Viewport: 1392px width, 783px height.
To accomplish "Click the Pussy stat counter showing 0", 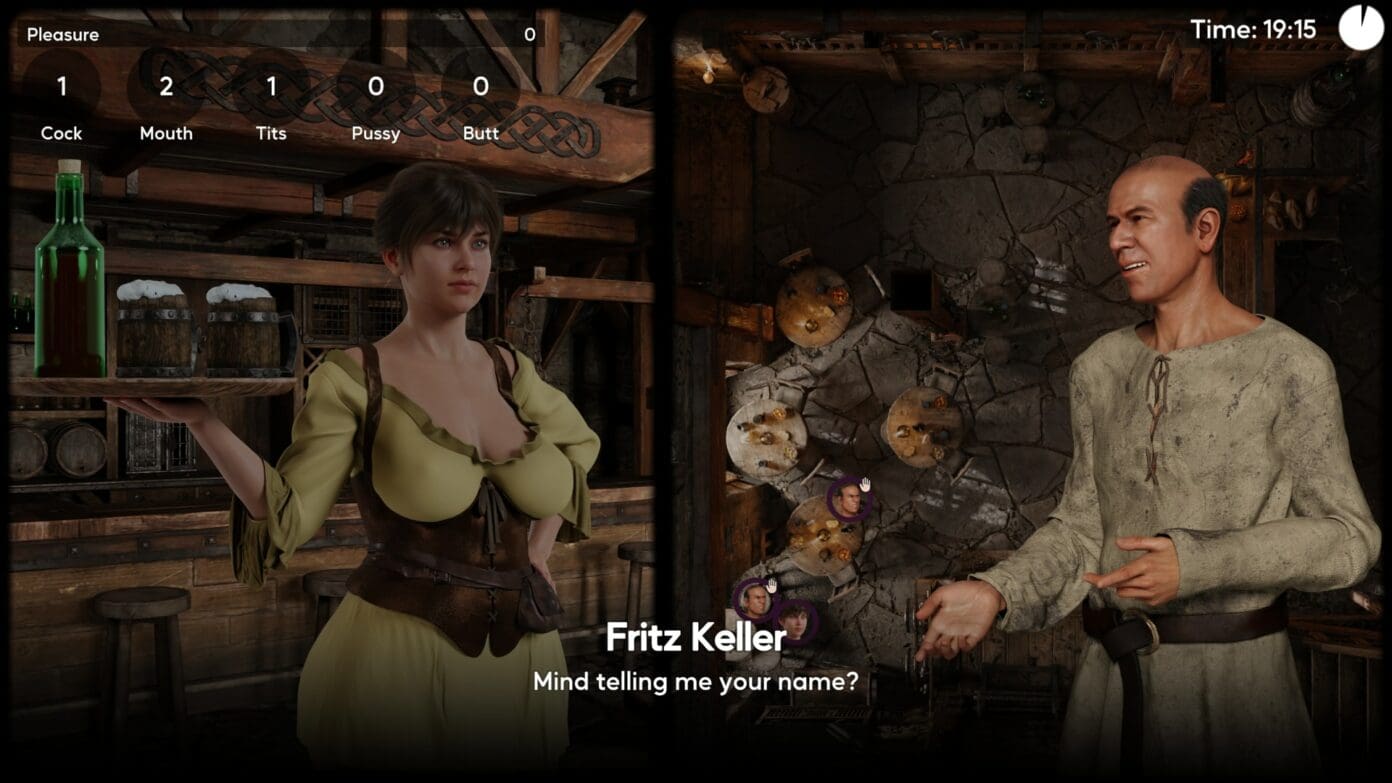I will tap(375, 88).
